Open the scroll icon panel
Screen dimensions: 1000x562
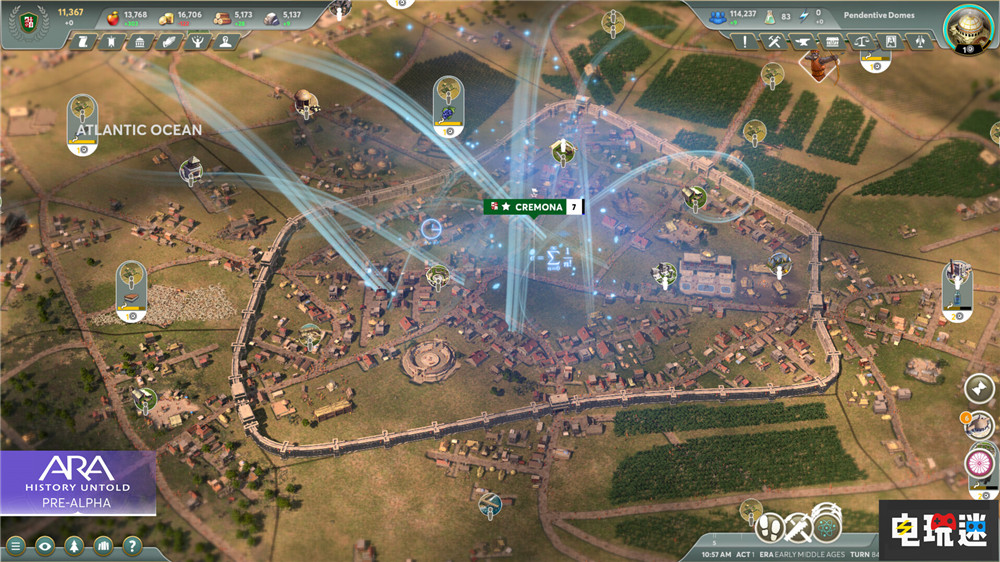(84, 42)
